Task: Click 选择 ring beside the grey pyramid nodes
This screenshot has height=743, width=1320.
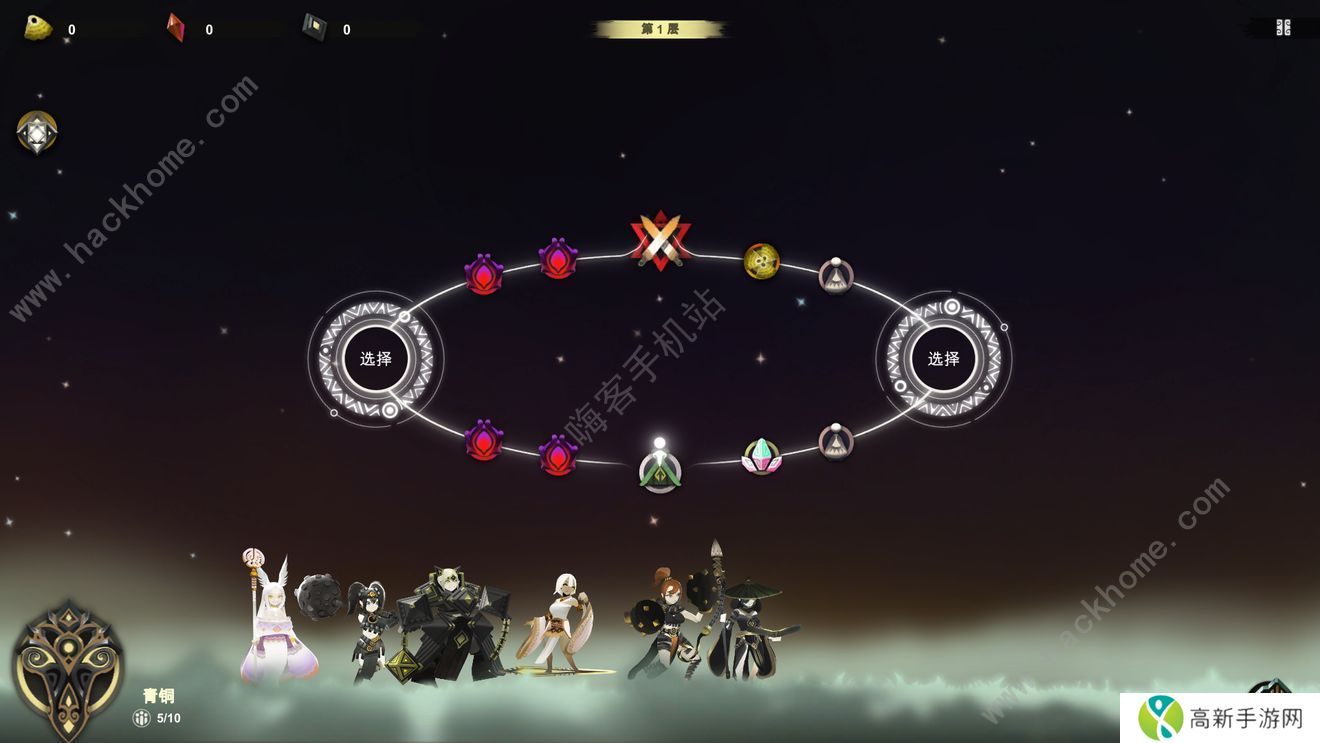Action: pyautogui.click(x=943, y=359)
